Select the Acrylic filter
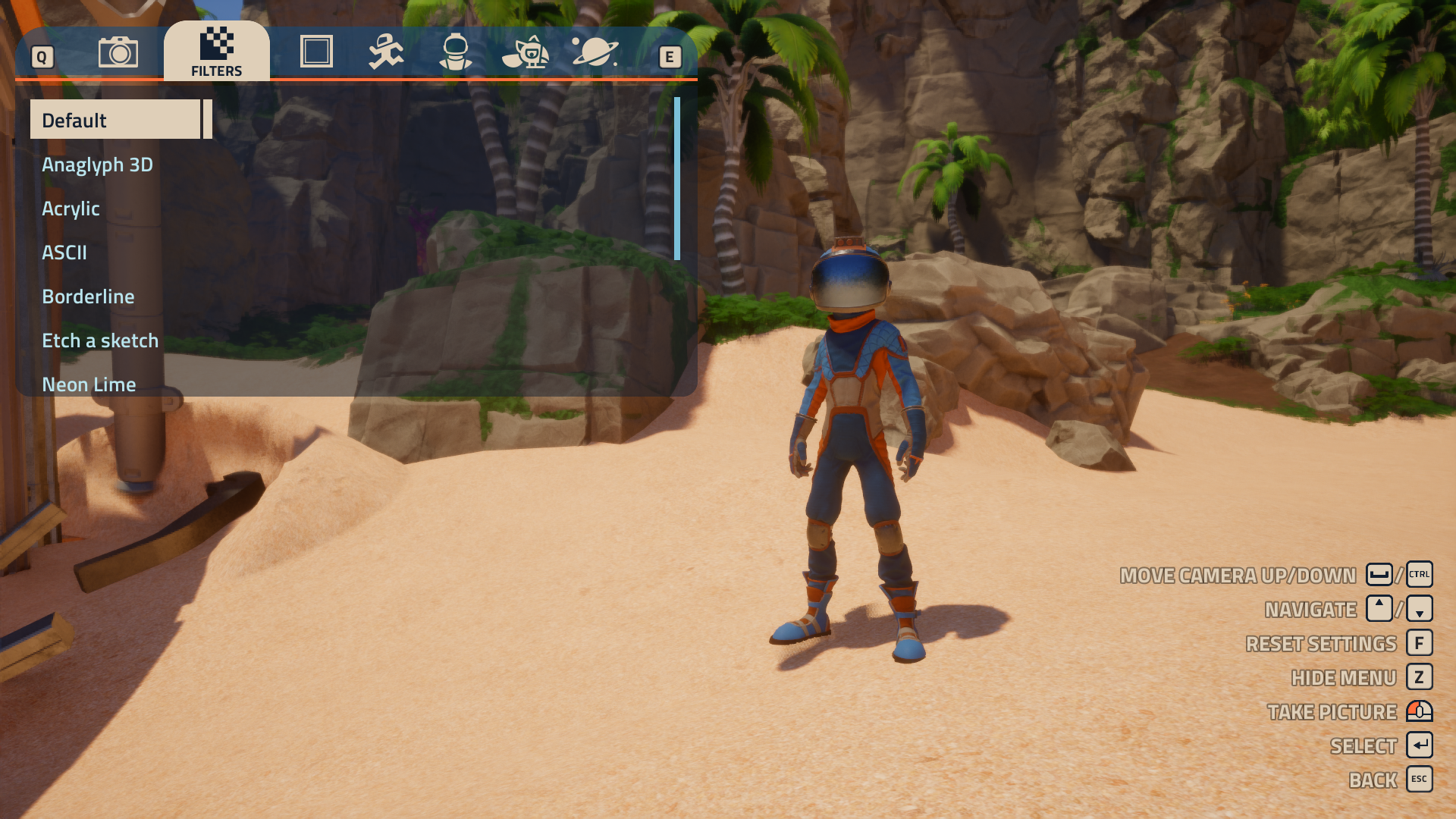 tap(71, 209)
